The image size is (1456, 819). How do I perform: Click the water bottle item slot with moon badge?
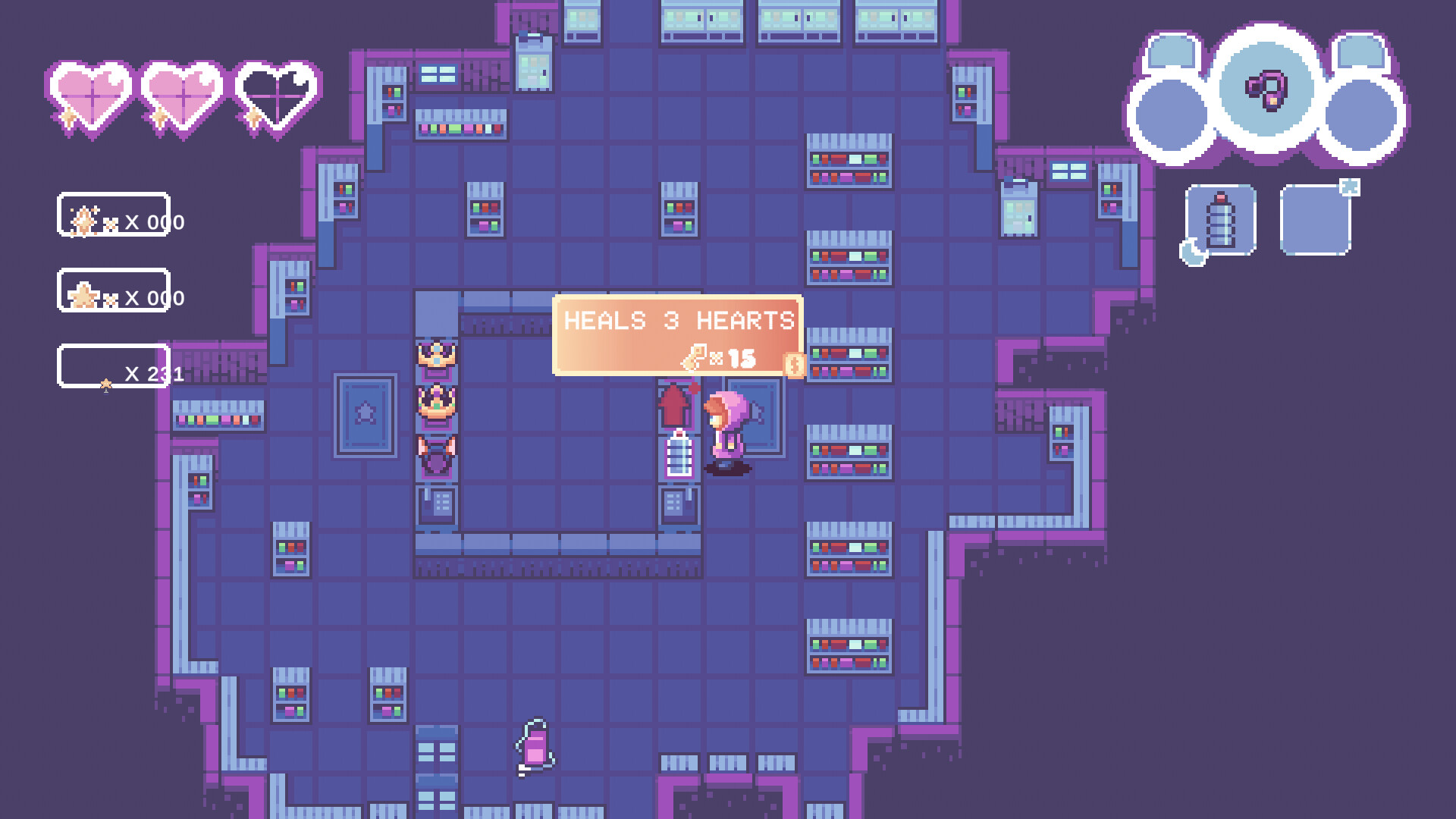1221,220
